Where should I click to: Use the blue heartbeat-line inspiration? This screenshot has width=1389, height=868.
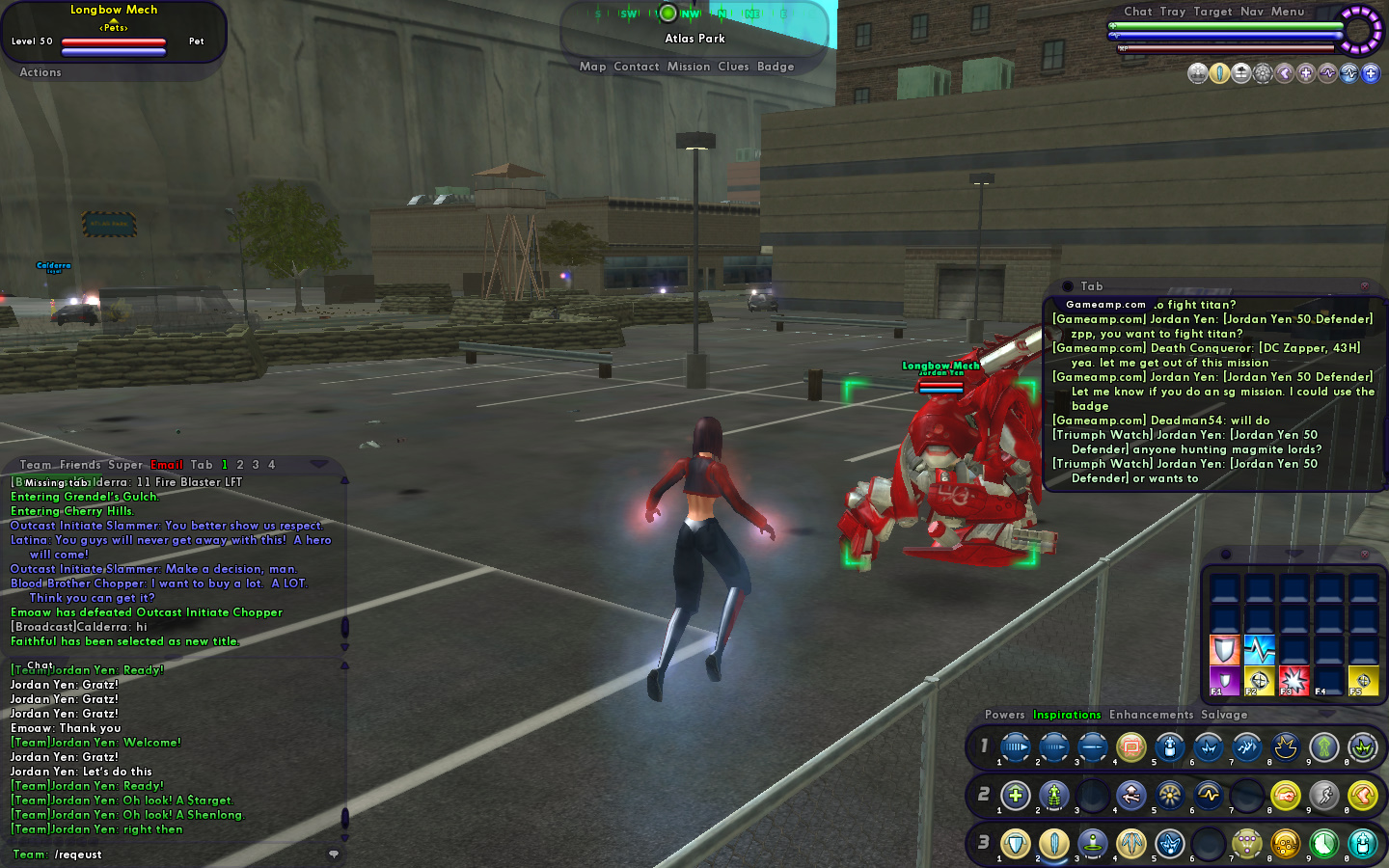click(x=1259, y=649)
